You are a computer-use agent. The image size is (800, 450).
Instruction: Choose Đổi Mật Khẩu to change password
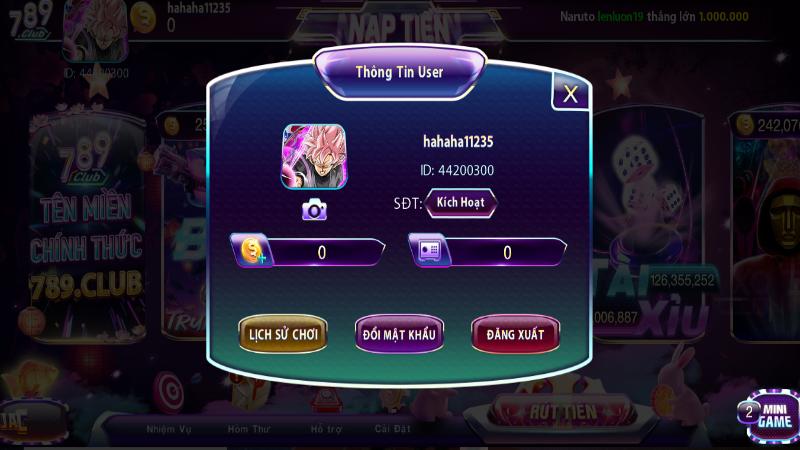399,334
